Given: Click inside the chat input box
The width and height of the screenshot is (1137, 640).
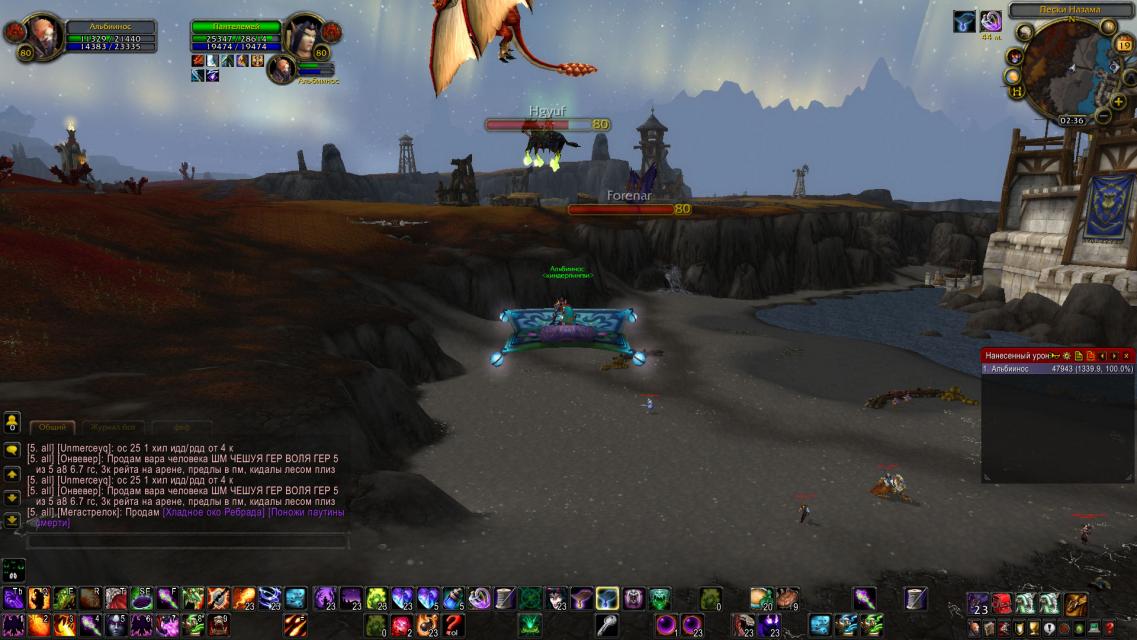Looking at the screenshot, I should point(186,541).
